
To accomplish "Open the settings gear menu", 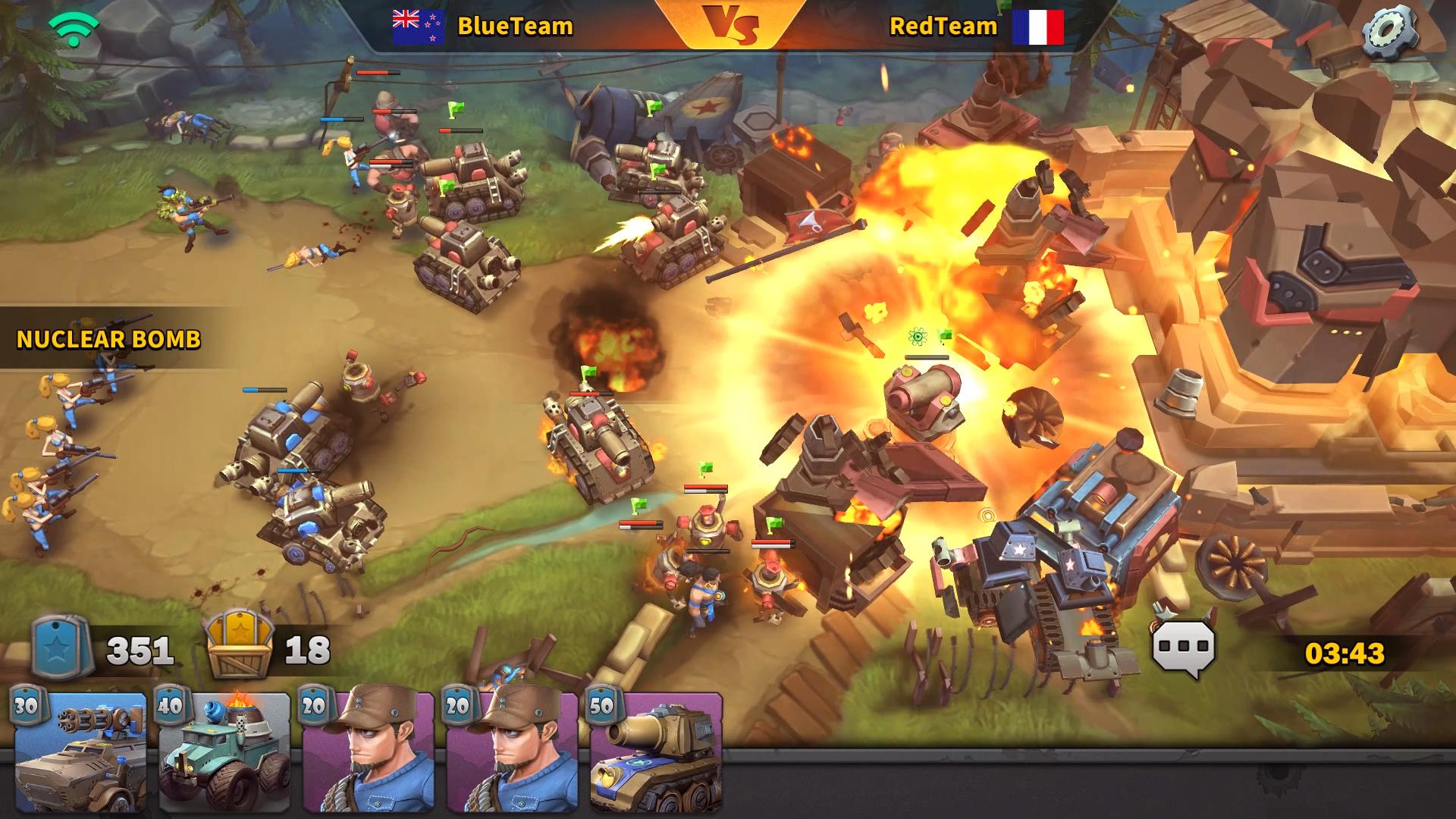I will (x=1389, y=32).
